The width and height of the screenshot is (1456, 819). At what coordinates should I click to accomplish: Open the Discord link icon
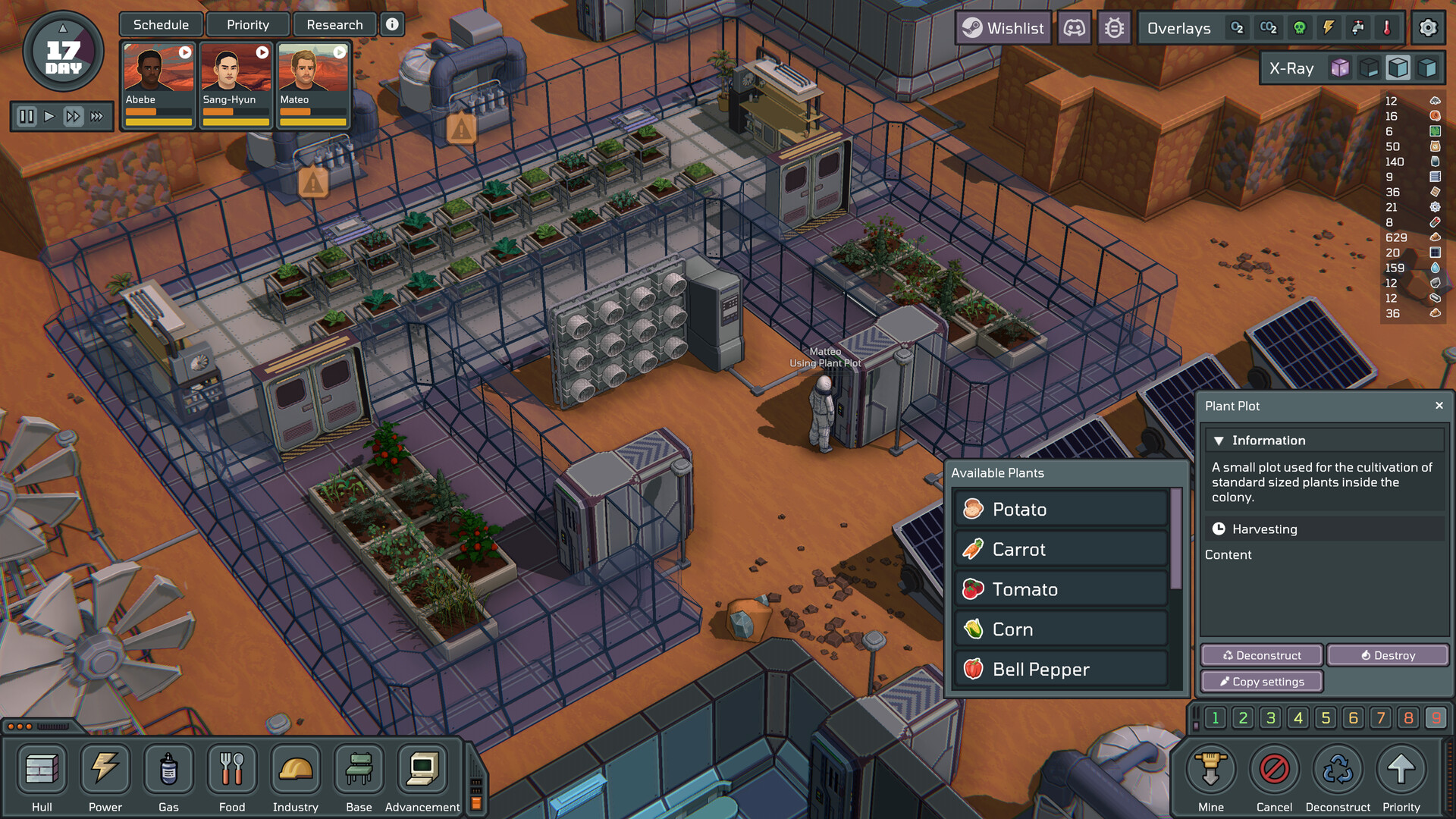click(x=1075, y=29)
